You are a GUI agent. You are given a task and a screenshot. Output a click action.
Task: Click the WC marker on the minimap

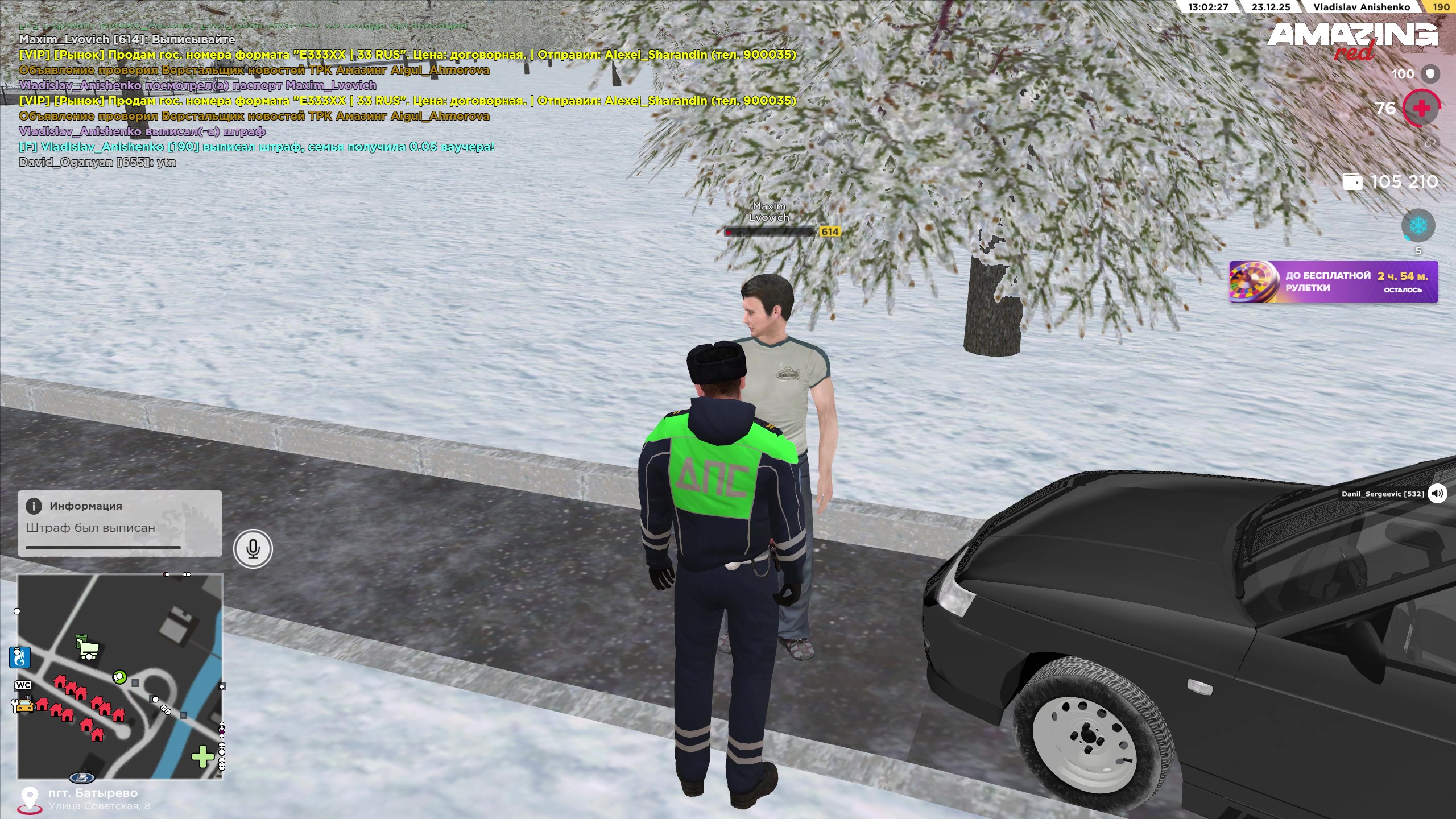23,685
